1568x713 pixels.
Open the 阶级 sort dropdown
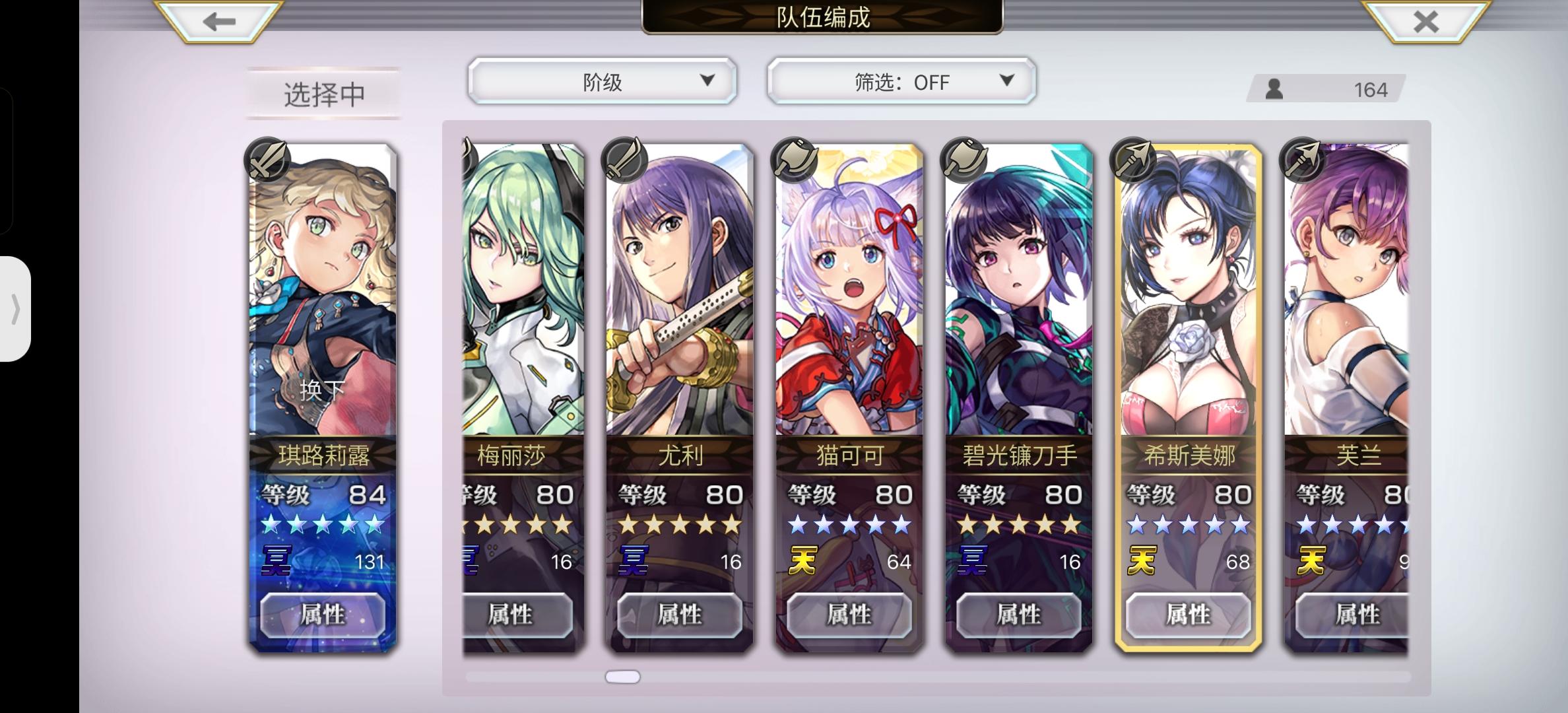coord(602,81)
